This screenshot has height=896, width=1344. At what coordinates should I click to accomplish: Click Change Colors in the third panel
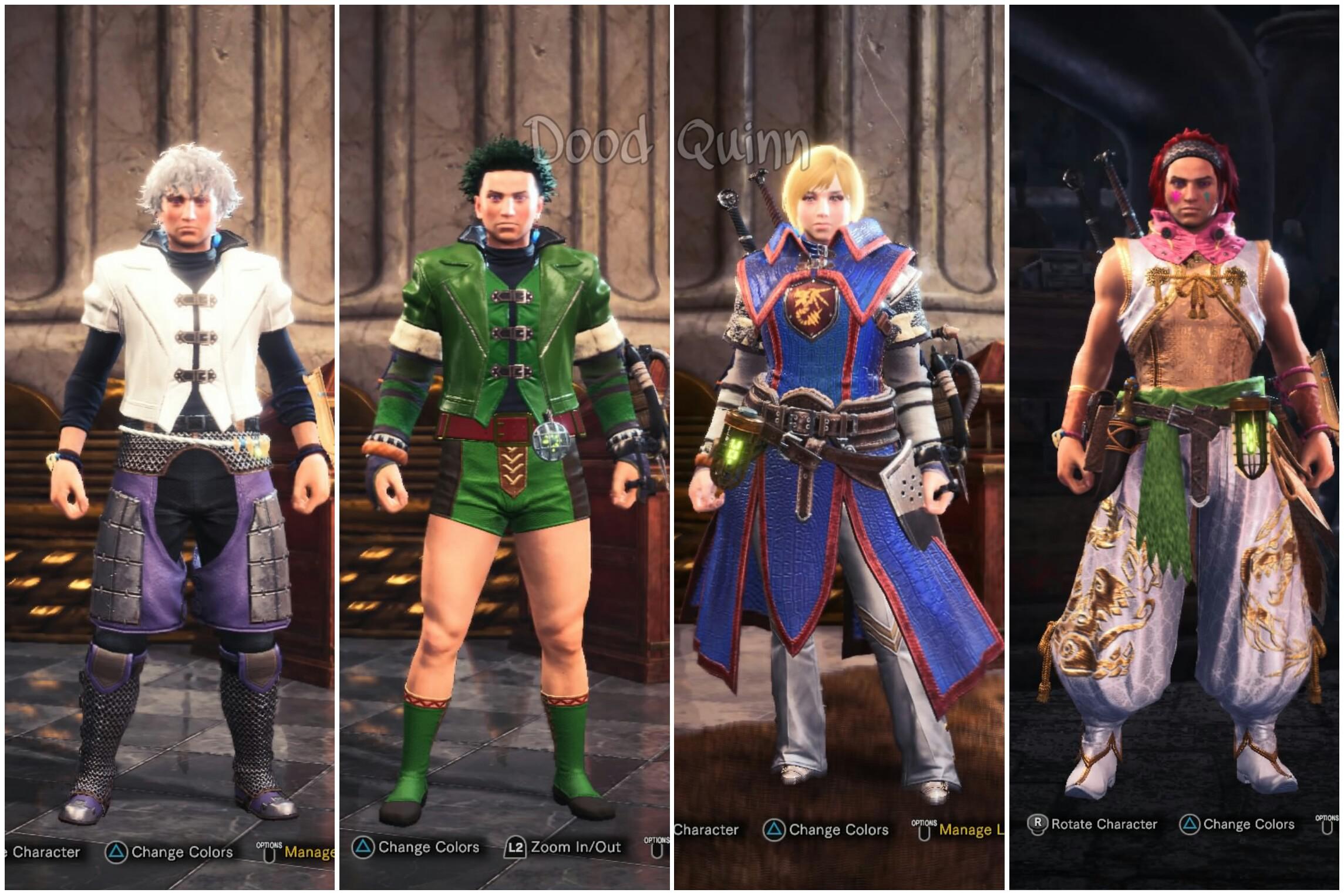(x=839, y=830)
